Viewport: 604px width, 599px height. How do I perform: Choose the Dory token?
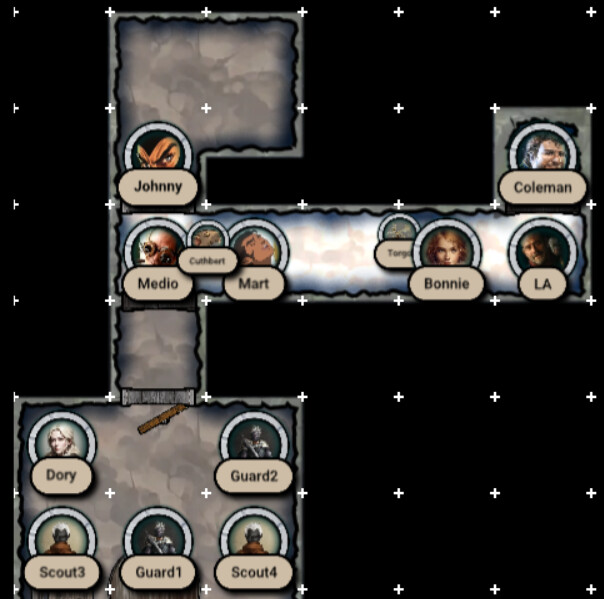click(61, 444)
